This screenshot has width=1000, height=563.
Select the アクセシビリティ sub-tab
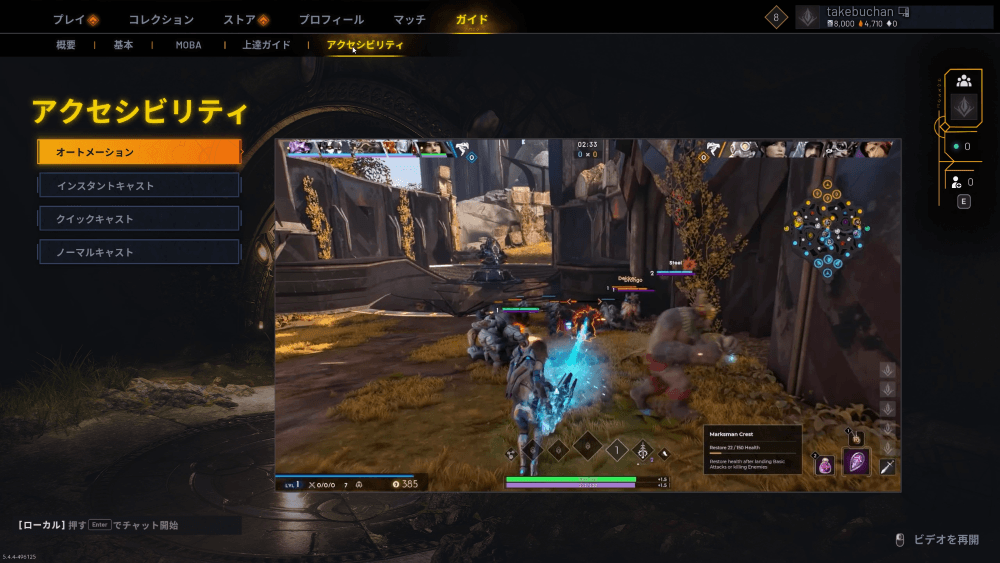(x=365, y=45)
